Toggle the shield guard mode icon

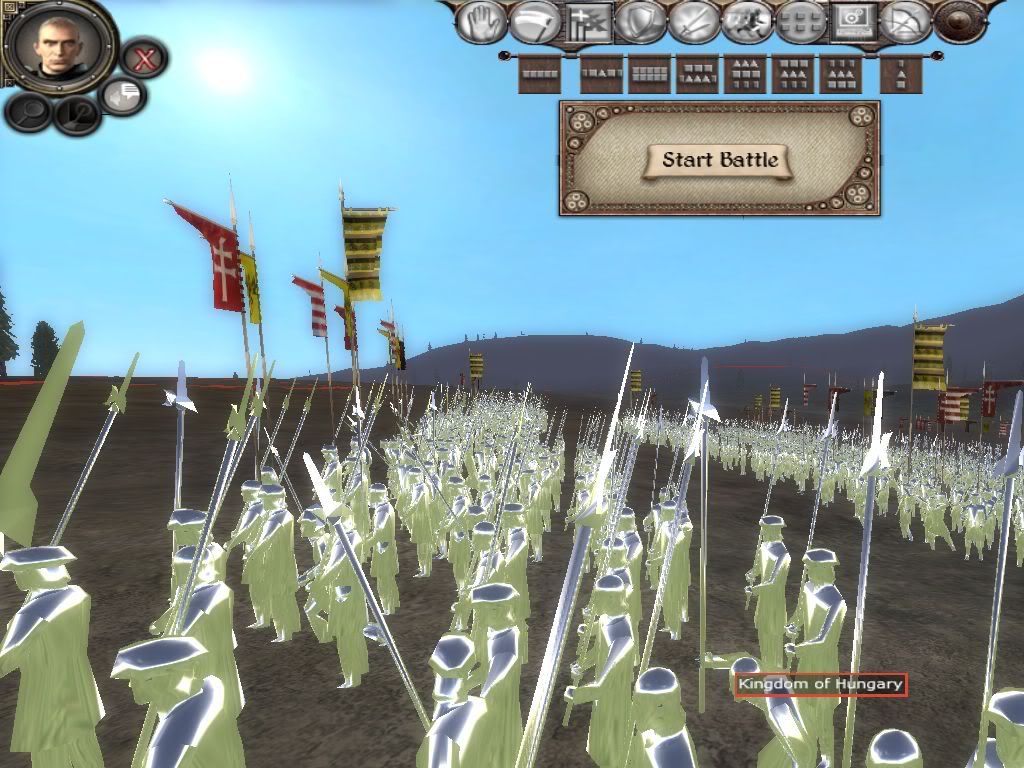641,22
